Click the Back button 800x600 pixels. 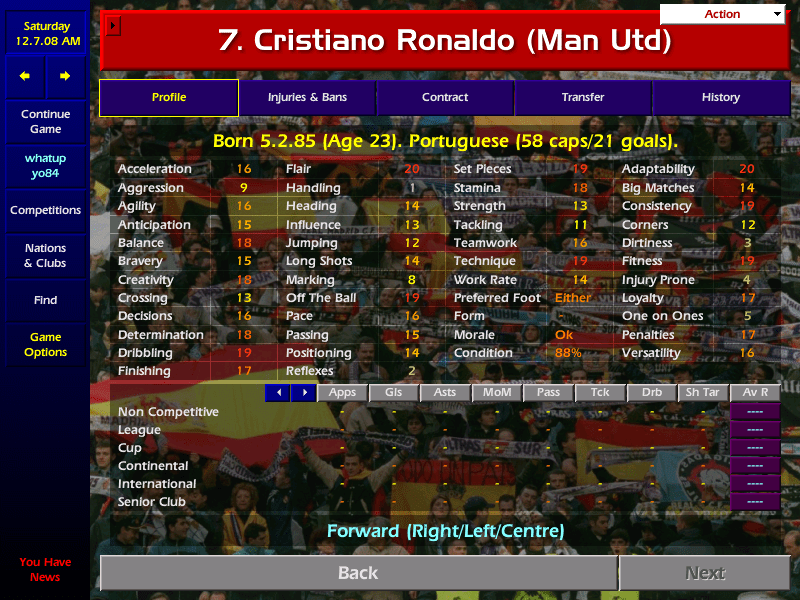358,573
